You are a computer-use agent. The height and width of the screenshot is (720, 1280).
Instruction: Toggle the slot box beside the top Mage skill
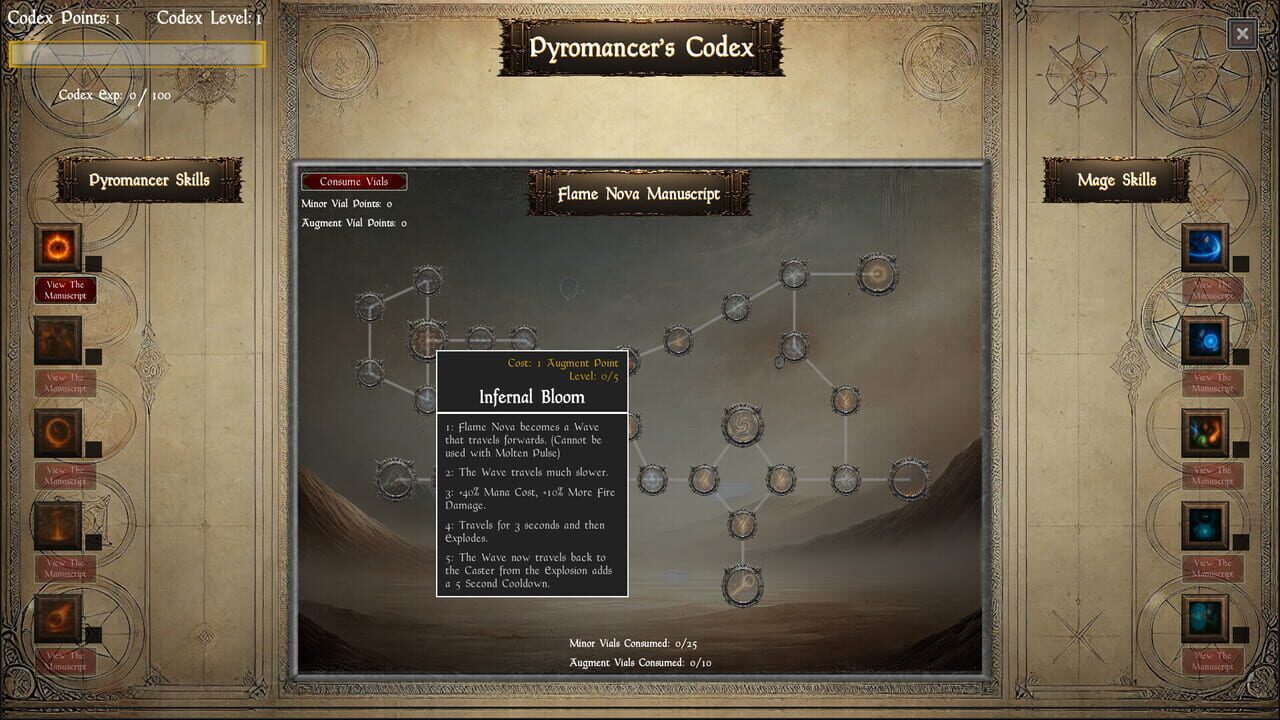pyautogui.click(x=1239, y=263)
